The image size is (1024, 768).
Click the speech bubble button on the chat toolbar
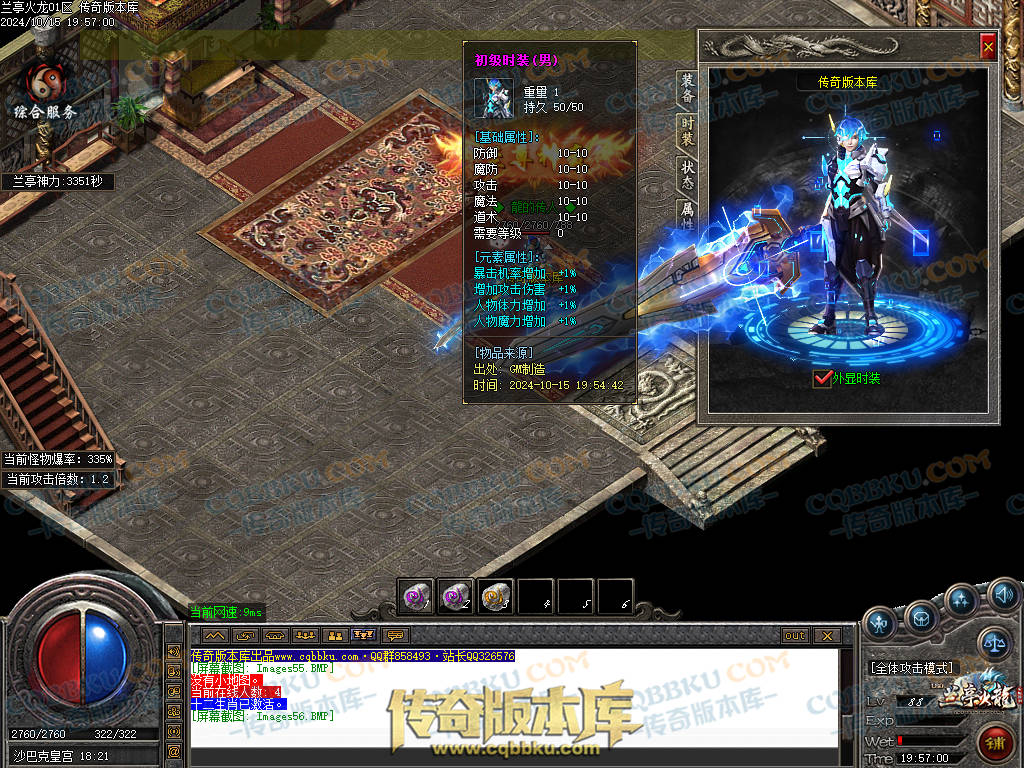pos(397,636)
